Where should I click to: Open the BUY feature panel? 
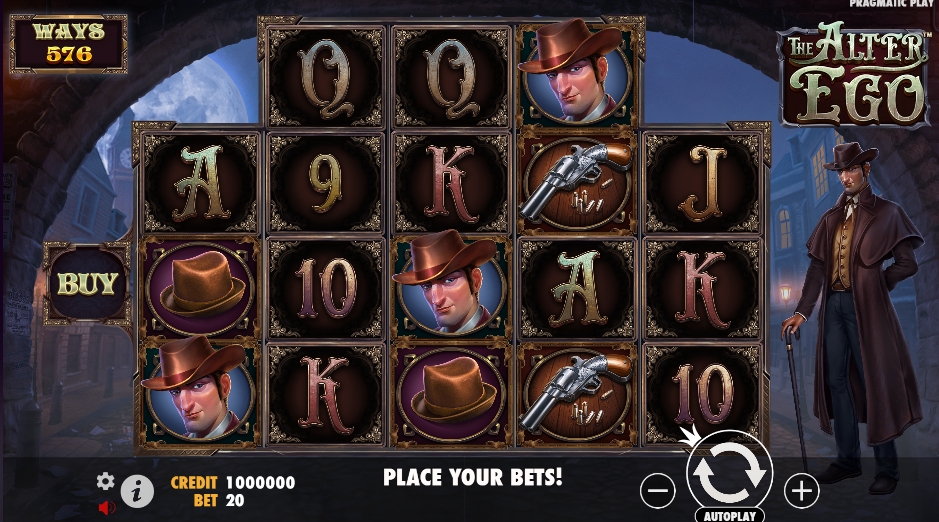87,283
